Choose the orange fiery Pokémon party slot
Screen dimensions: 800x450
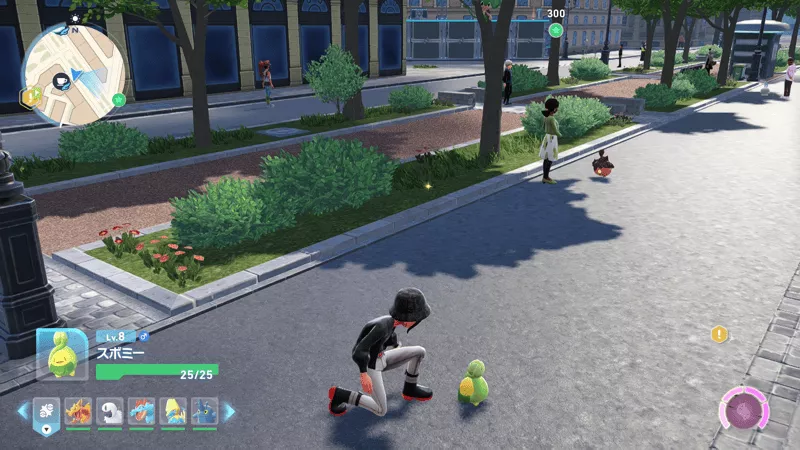point(79,411)
